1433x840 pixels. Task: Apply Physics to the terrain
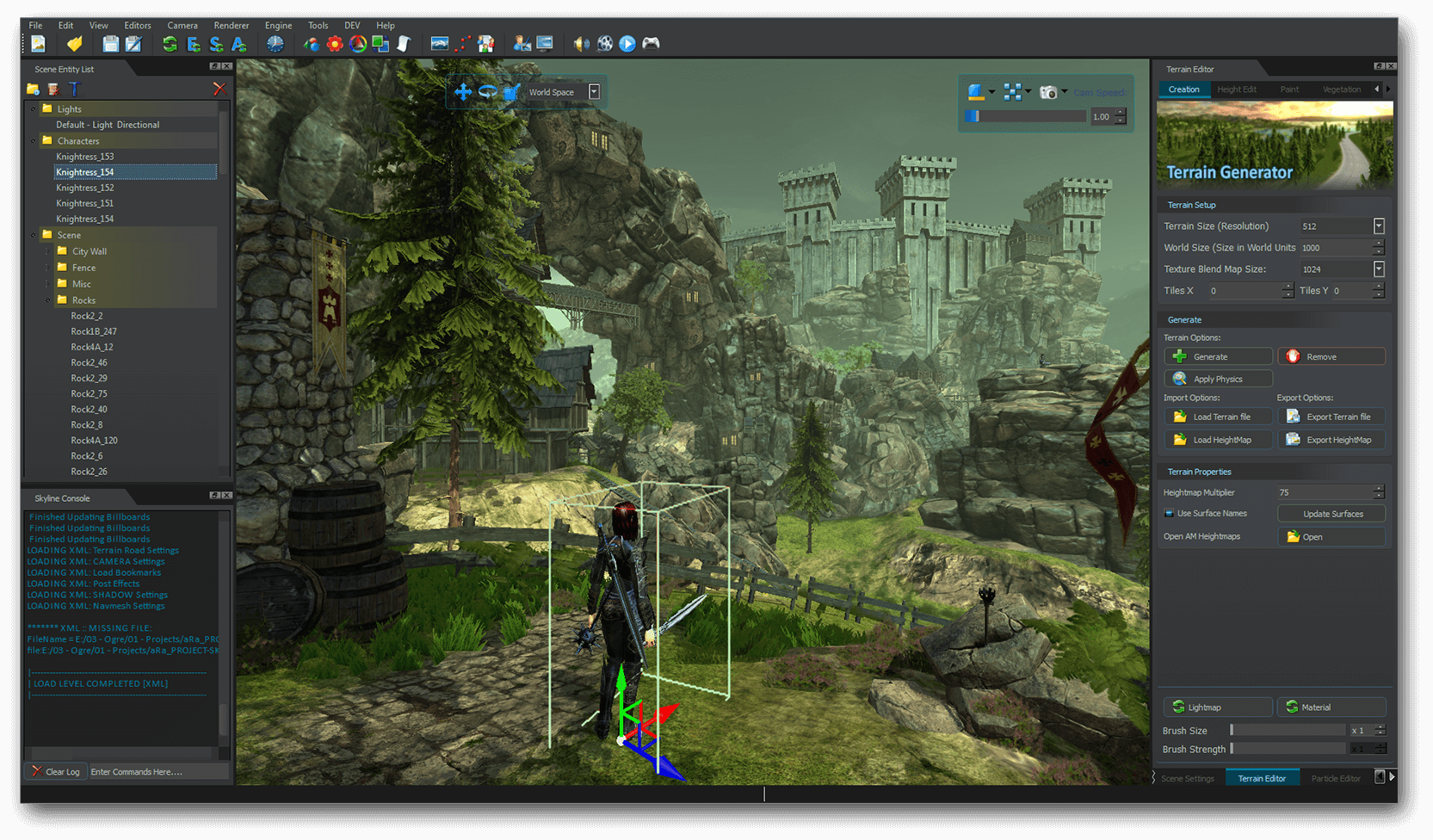click(x=1218, y=379)
